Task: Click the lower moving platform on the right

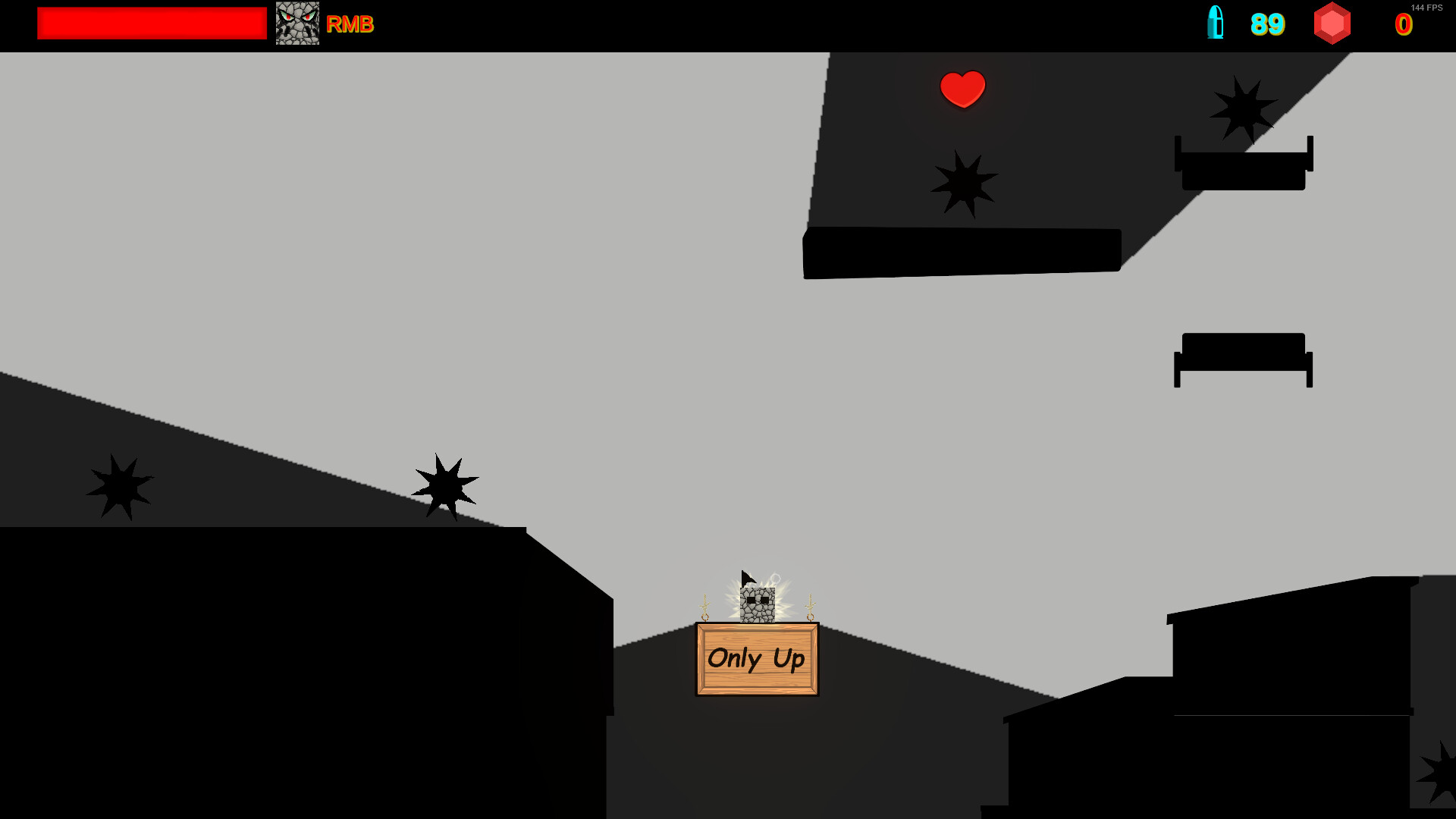Action: [1243, 359]
